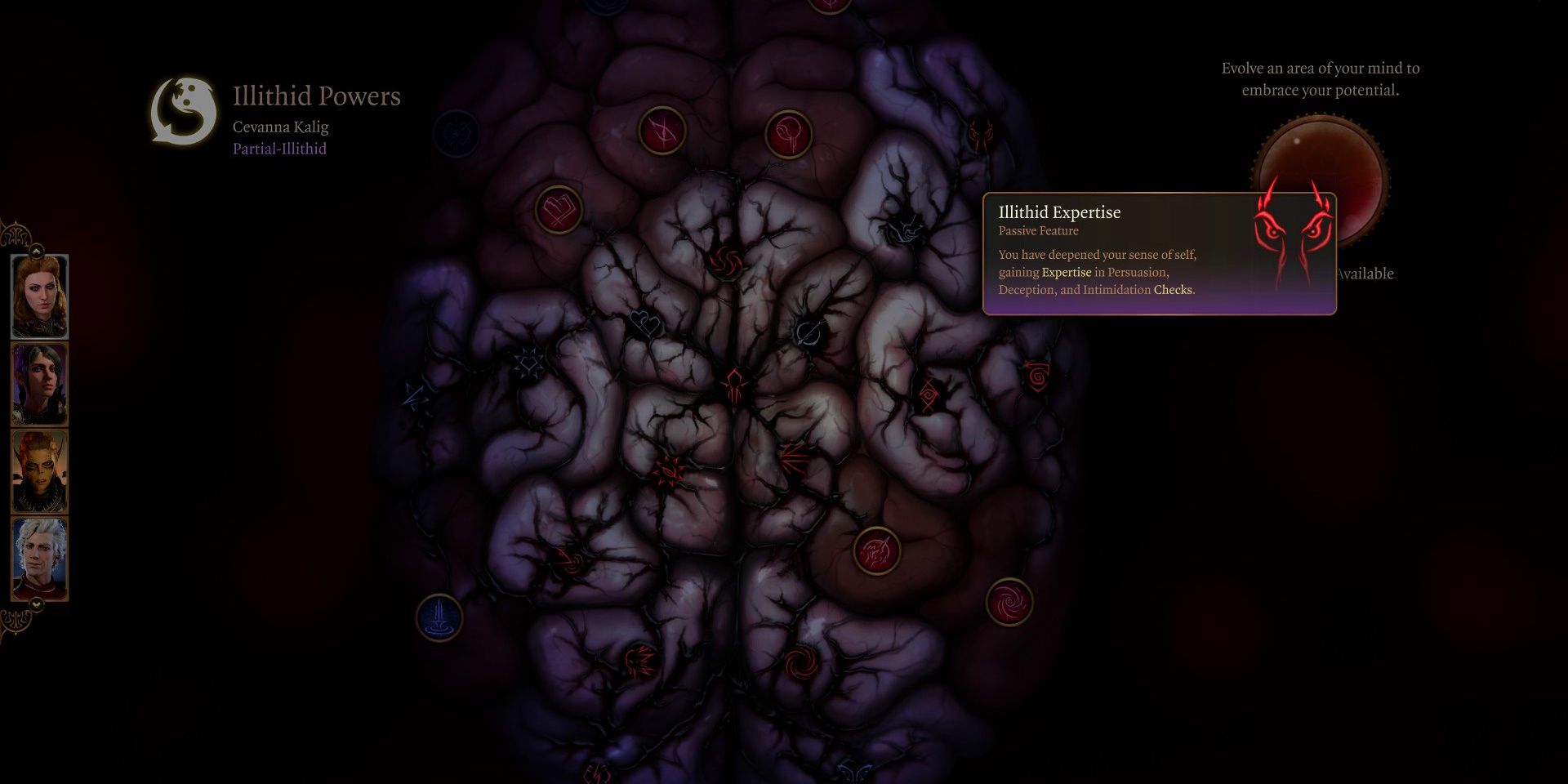Select the blue fountain power icon lower left

click(439, 617)
